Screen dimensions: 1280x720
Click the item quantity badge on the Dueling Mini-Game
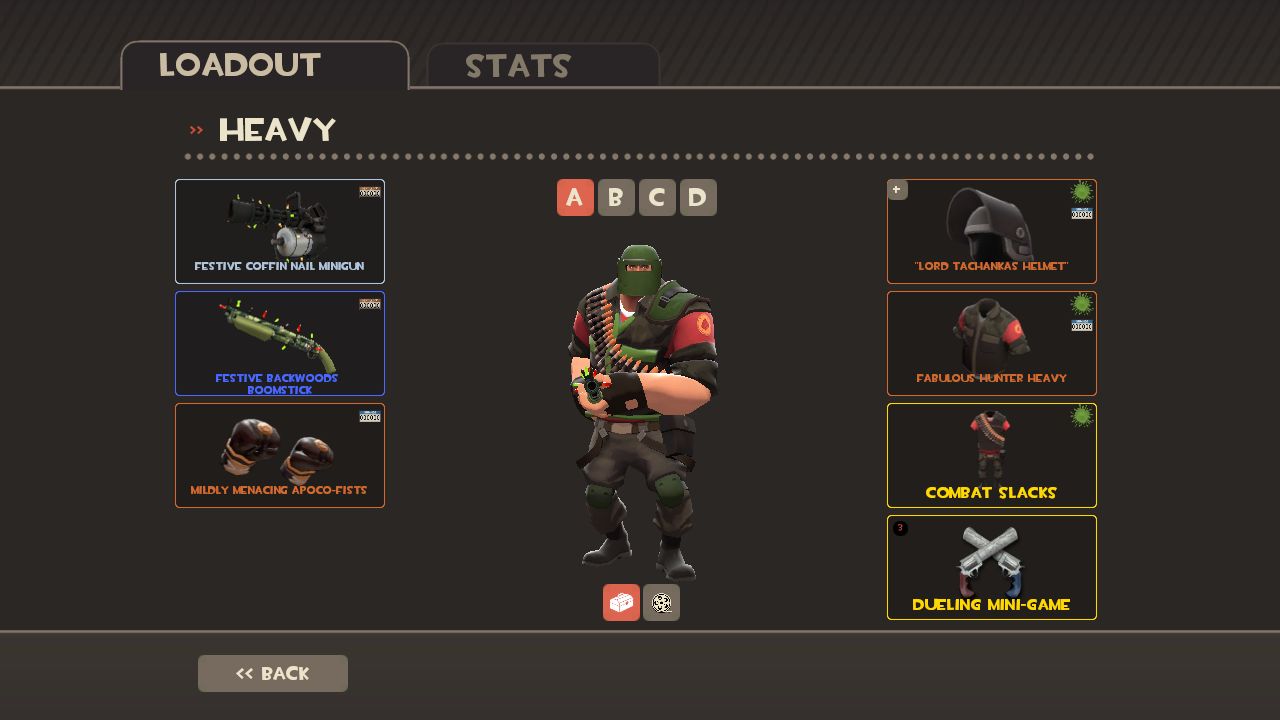point(899,527)
